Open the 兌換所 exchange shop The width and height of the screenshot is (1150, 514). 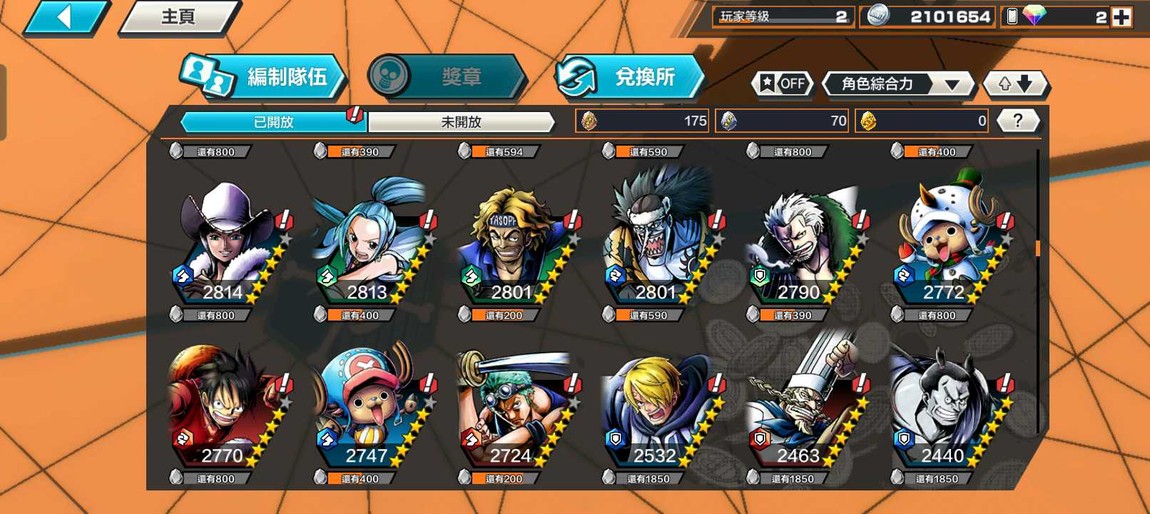(x=630, y=76)
